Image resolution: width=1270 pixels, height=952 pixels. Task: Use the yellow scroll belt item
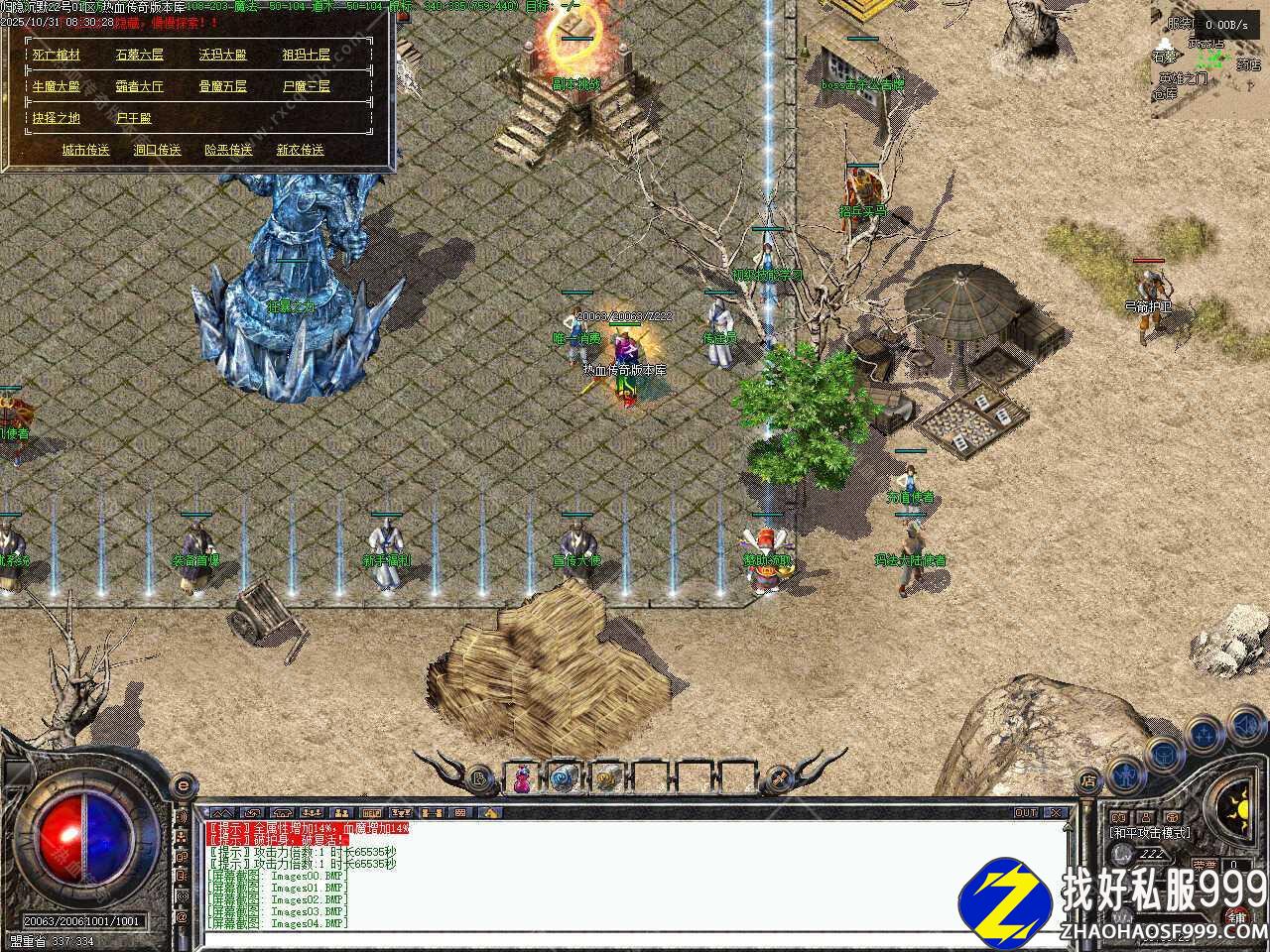tap(606, 778)
